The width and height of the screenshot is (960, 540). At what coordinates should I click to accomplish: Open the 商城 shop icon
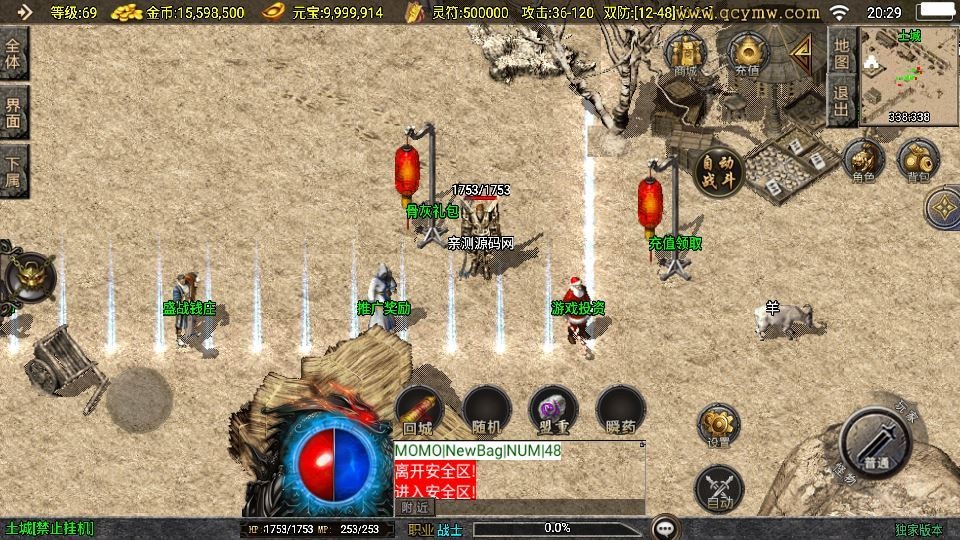click(686, 53)
